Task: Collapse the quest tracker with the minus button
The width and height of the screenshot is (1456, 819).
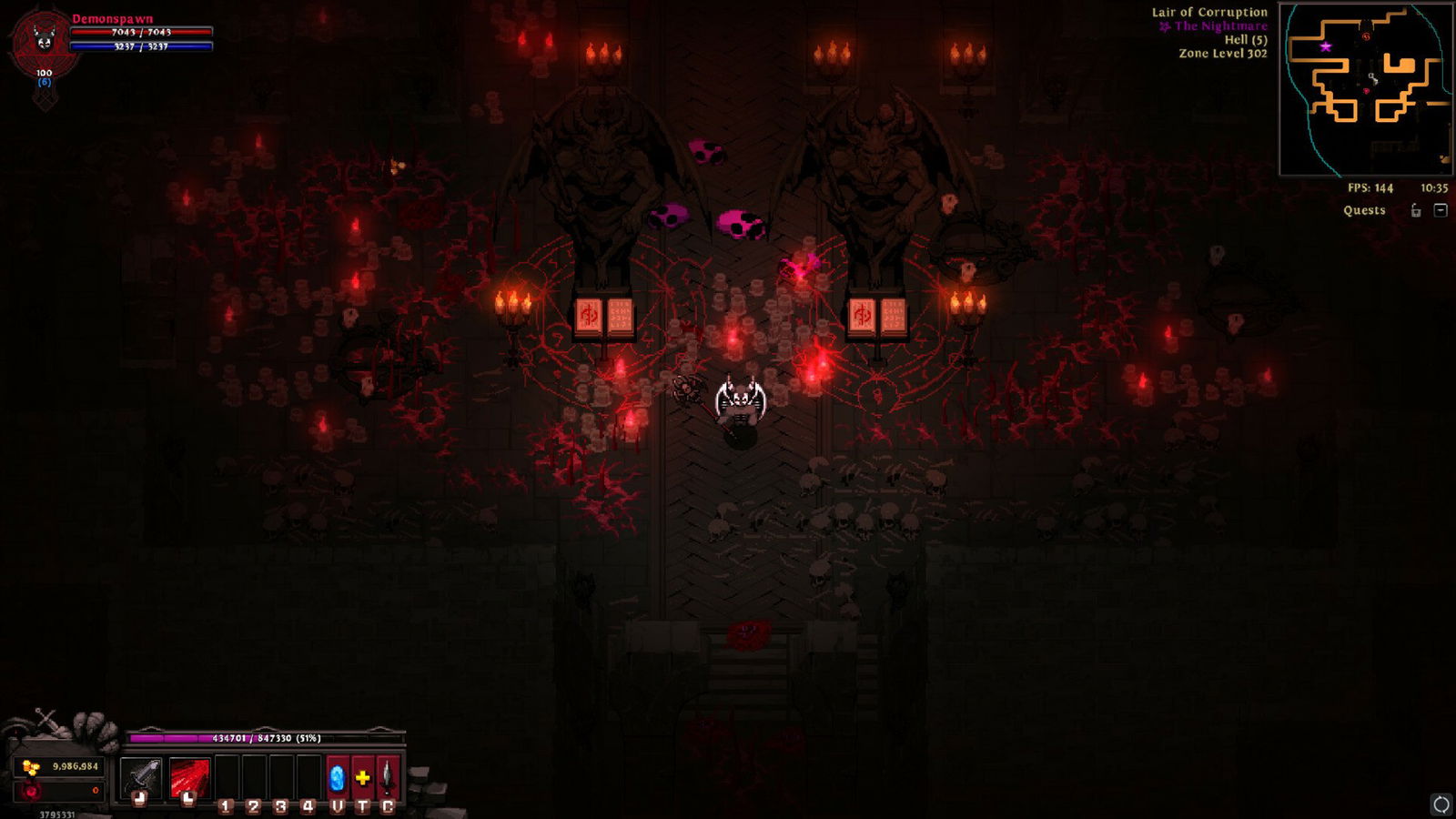Action: (1441, 210)
